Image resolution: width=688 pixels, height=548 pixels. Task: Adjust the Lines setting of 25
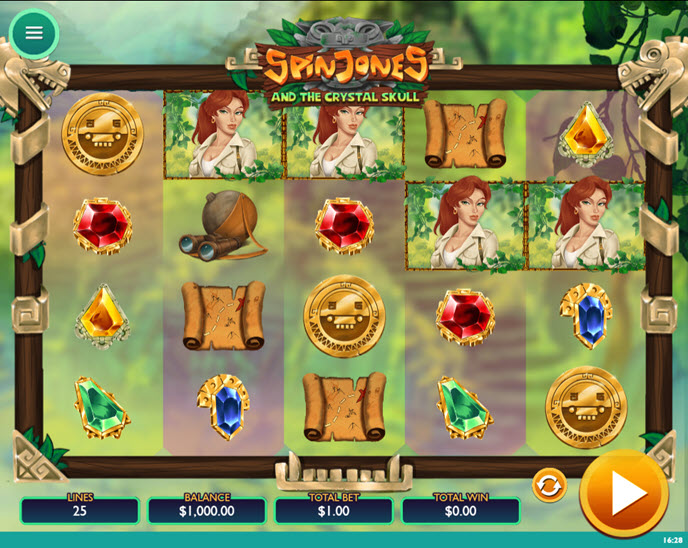[x=80, y=510]
